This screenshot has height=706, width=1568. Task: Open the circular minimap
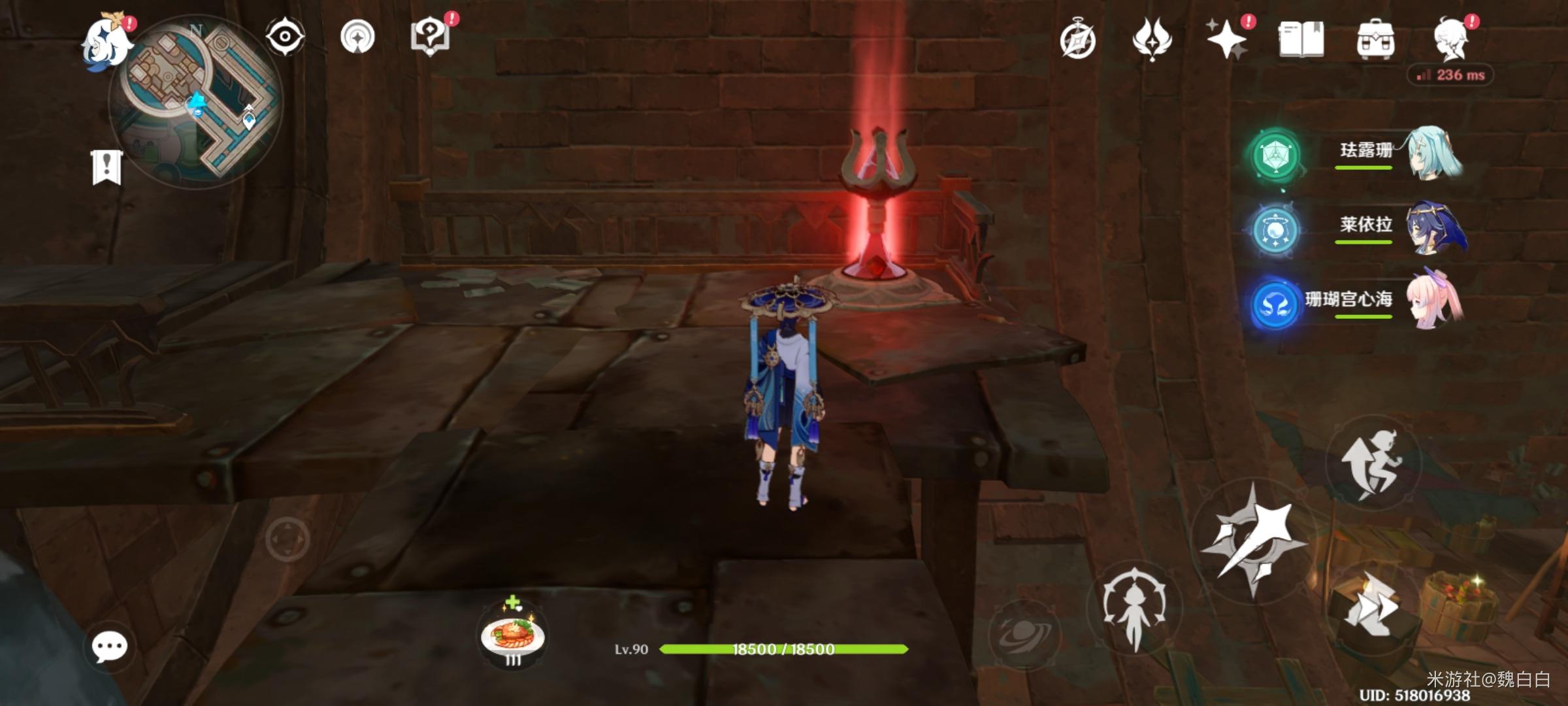pyautogui.click(x=196, y=101)
